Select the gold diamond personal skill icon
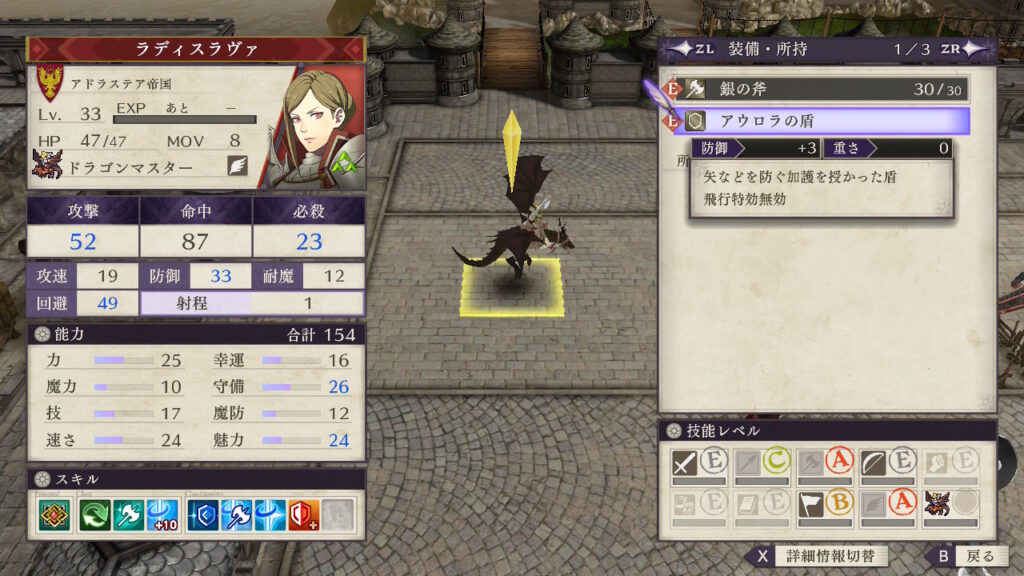The height and width of the screenshot is (576, 1024). [x=55, y=514]
